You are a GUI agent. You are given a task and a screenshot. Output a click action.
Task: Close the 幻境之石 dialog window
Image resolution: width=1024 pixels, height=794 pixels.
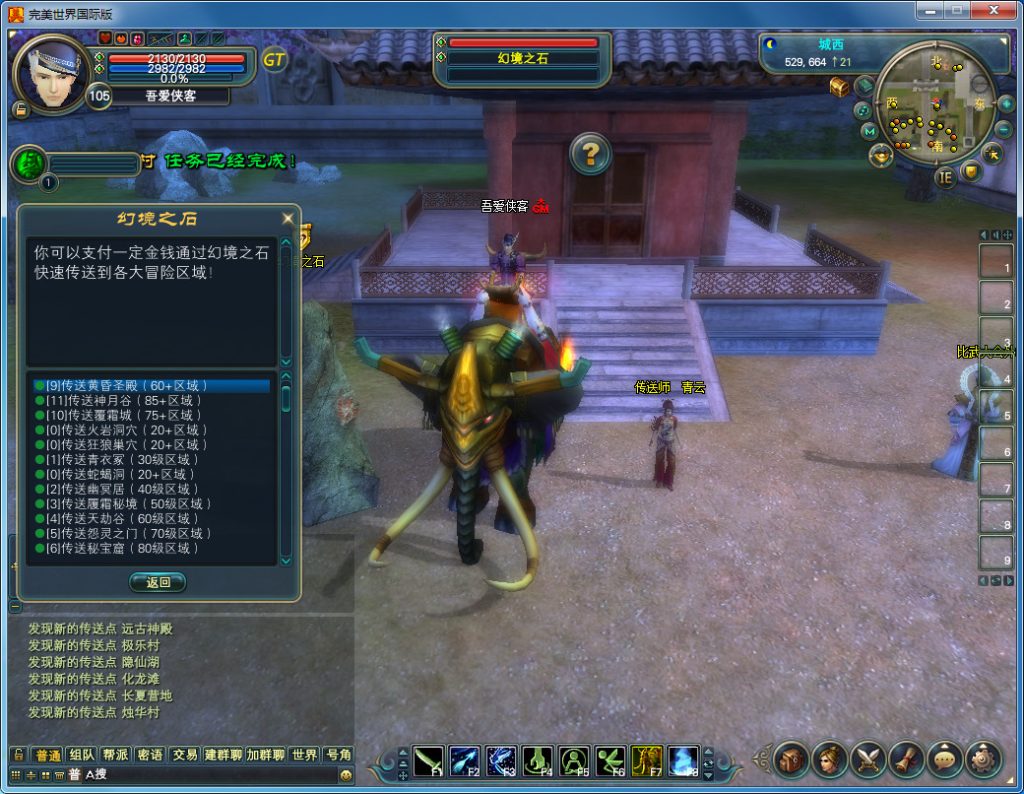pyautogui.click(x=288, y=218)
